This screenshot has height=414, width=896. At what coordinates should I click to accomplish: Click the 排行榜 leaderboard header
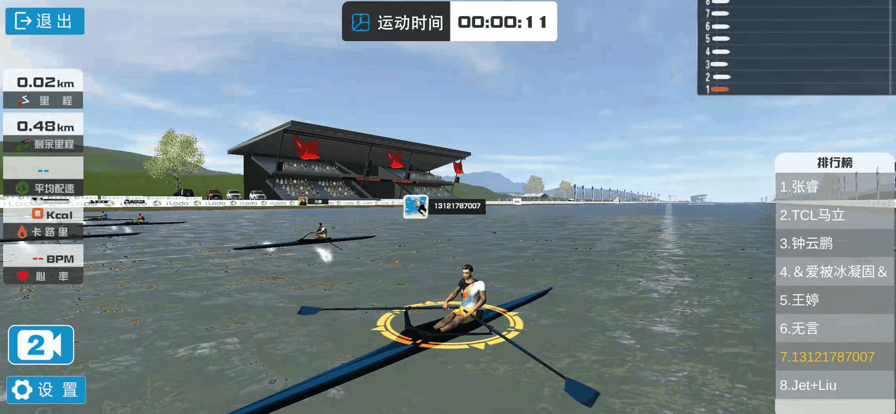pos(834,162)
